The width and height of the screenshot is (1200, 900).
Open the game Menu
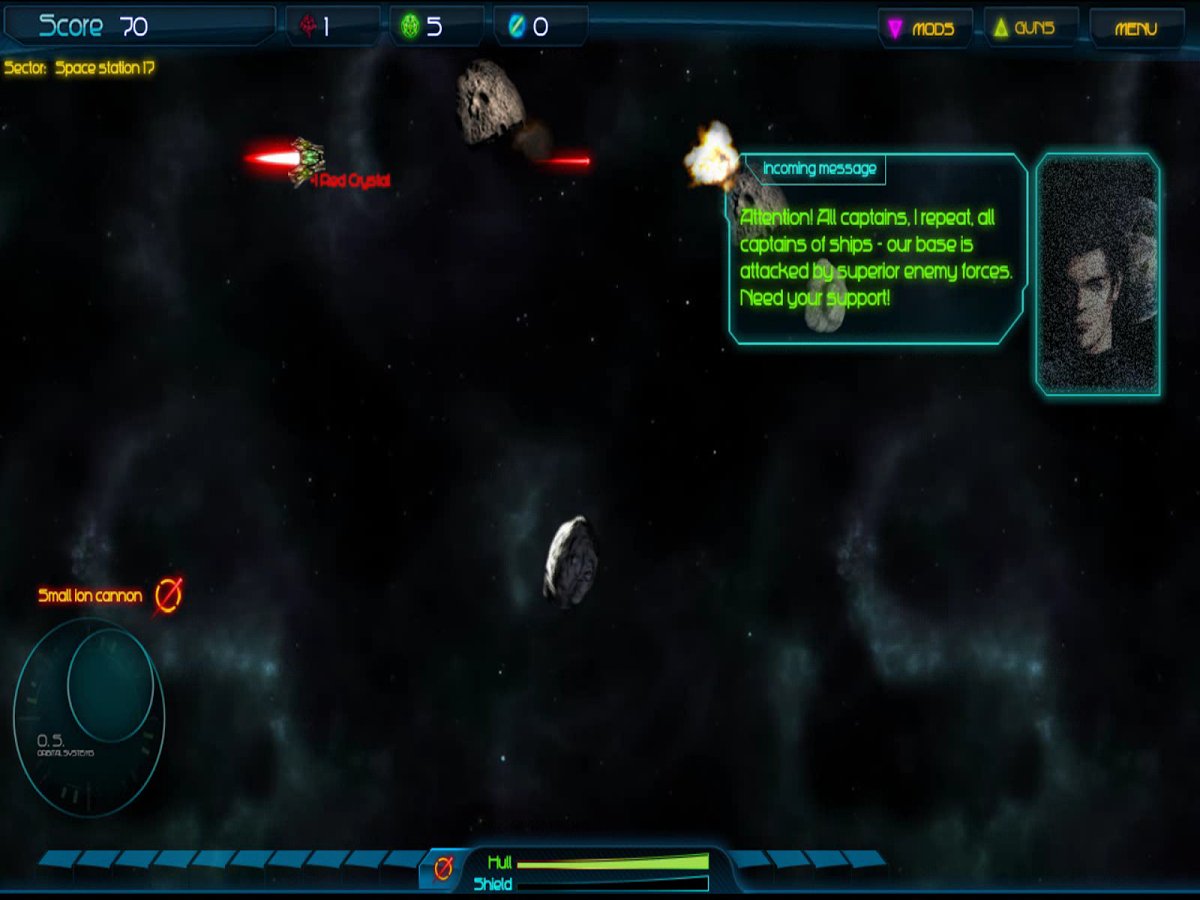[1136, 29]
